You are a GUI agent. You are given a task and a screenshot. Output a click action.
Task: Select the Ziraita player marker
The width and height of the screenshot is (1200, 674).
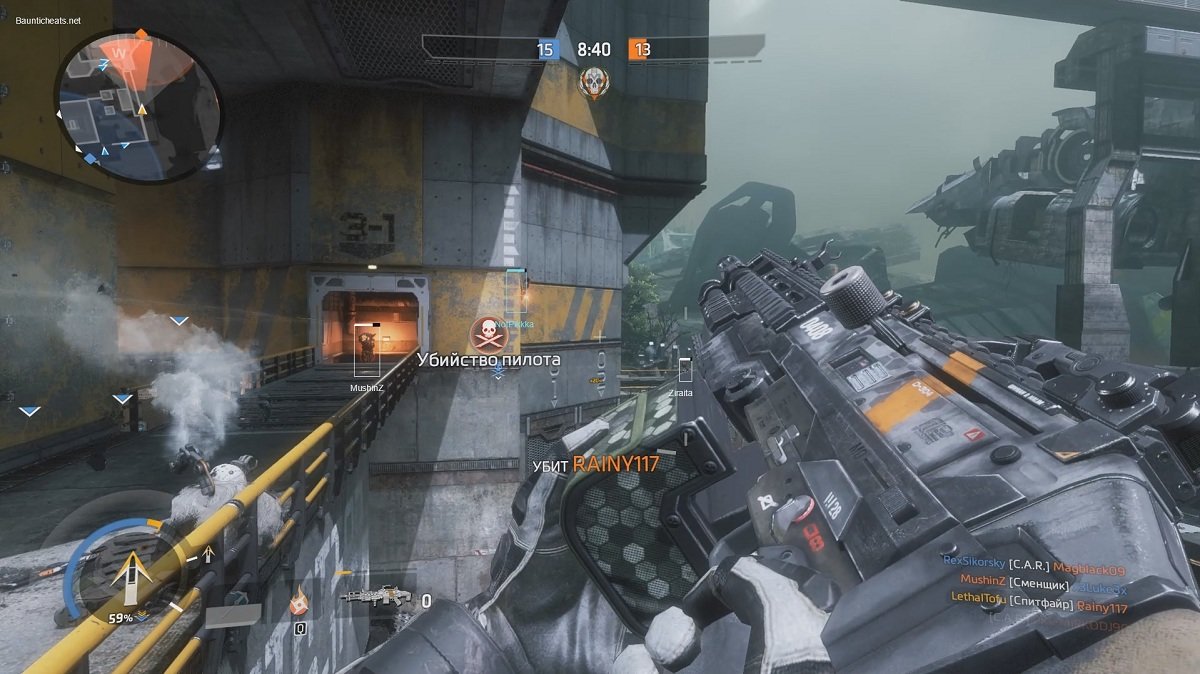pyautogui.click(x=684, y=371)
